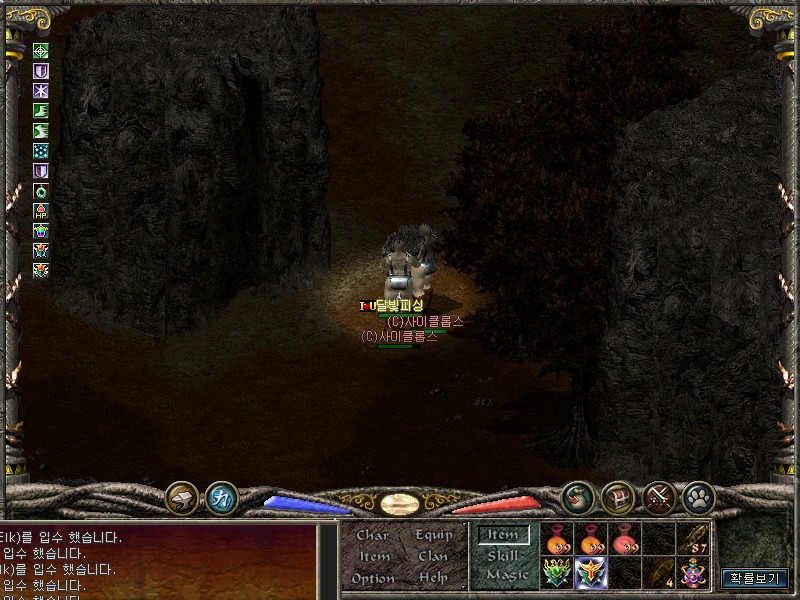Open the Option menu
The width and height of the screenshot is (800, 600).
[372, 578]
